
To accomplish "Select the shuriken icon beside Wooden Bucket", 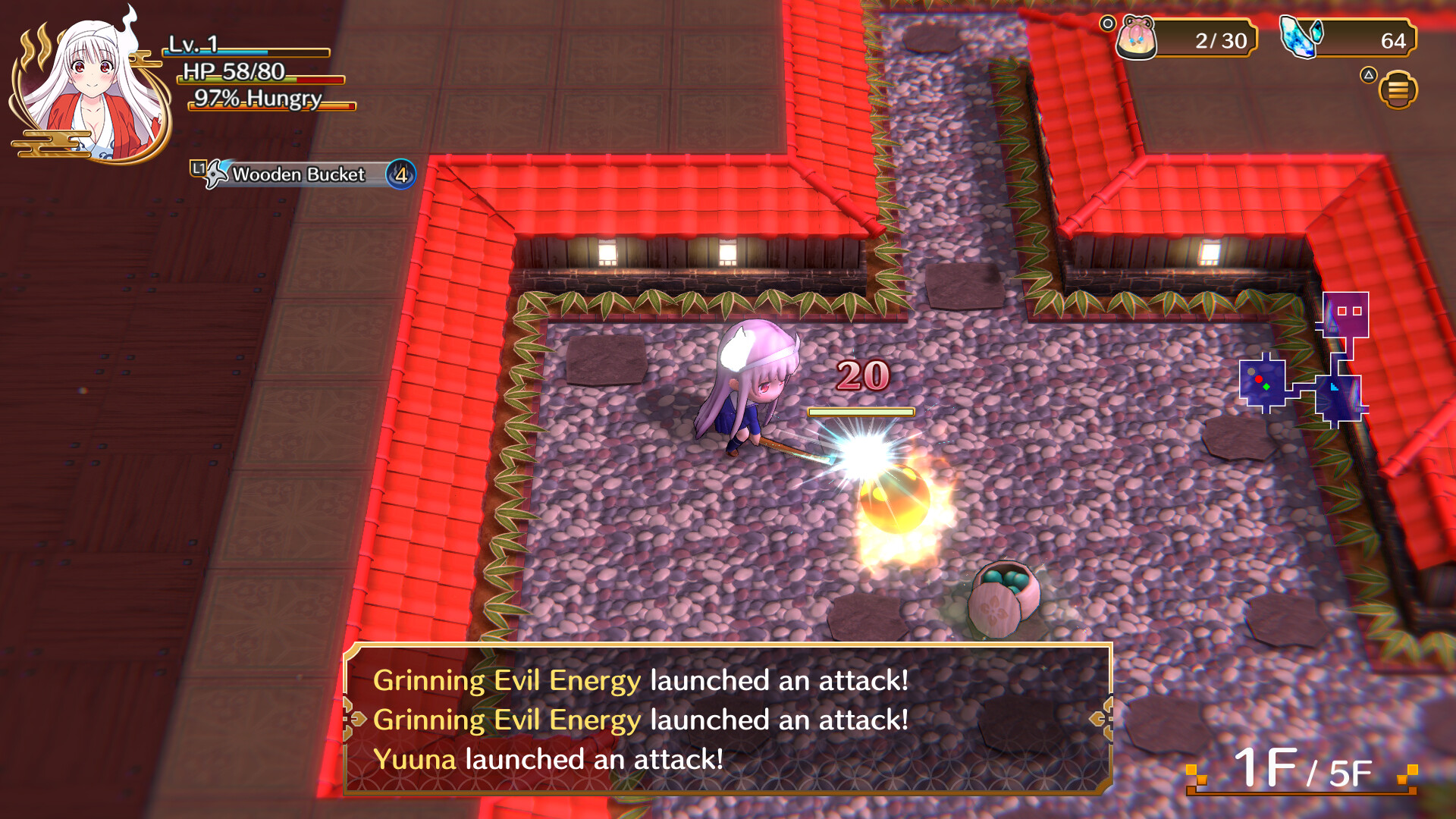I will 215,175.
